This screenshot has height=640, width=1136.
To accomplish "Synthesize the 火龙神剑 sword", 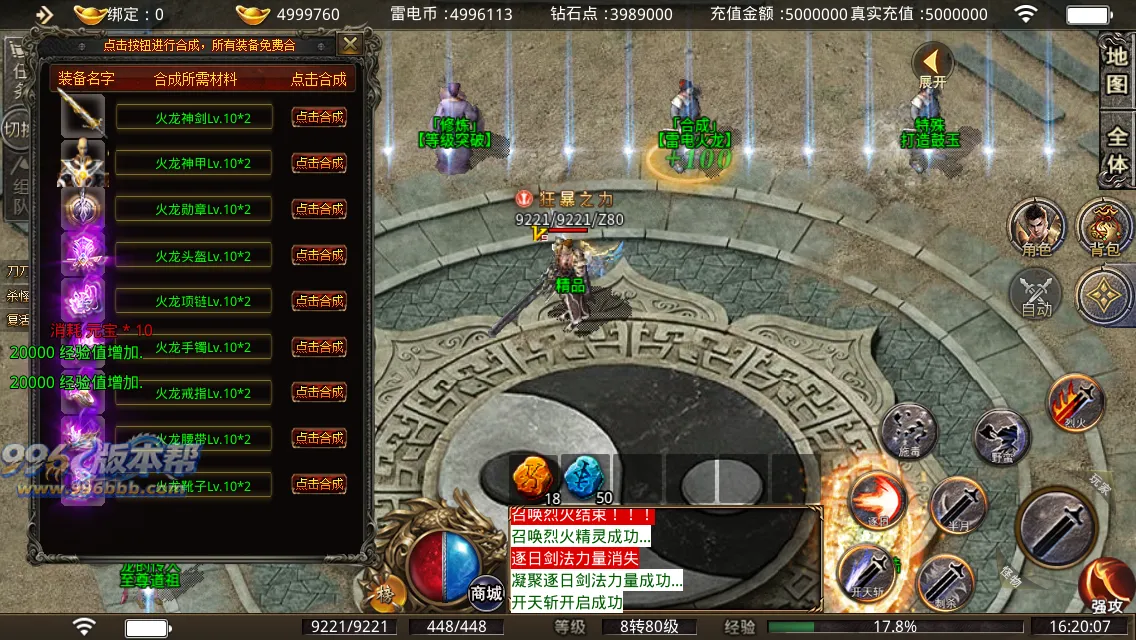I will coord(319,117).
